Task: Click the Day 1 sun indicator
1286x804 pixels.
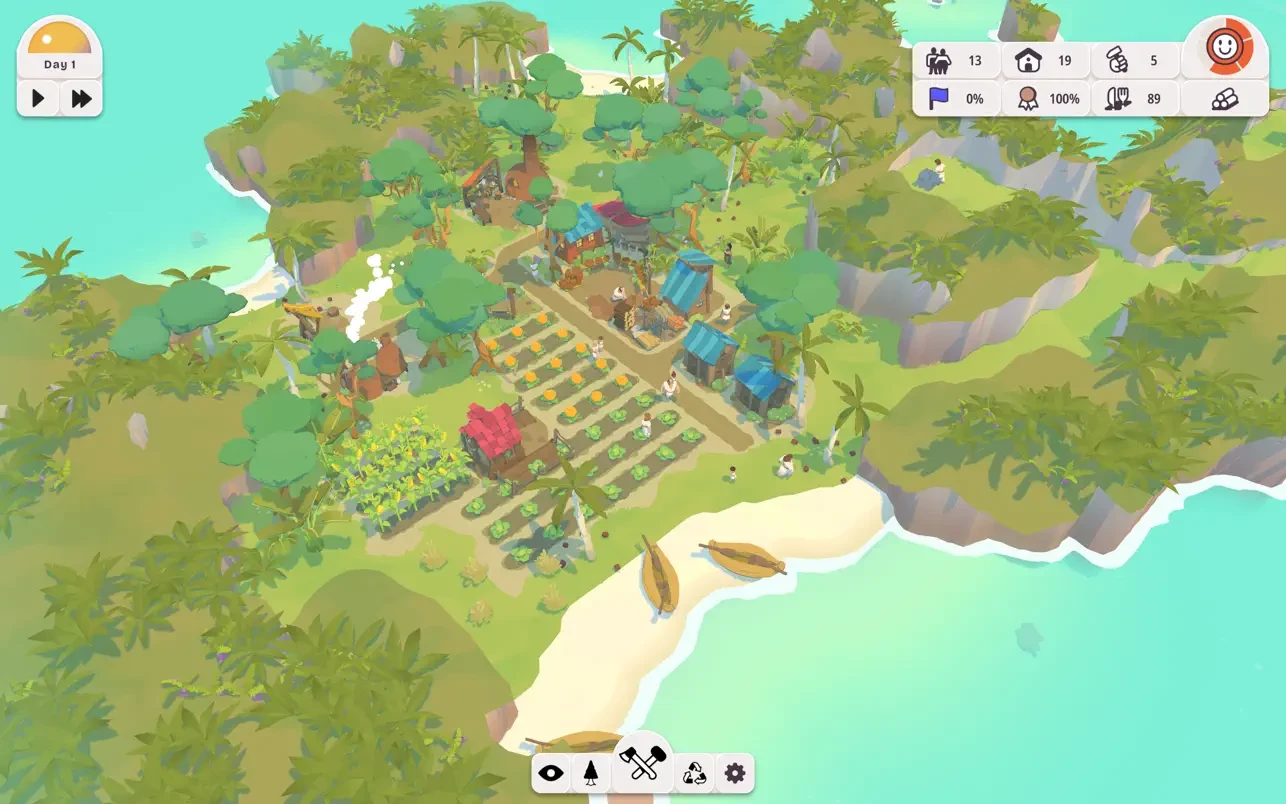Action: 60,45
